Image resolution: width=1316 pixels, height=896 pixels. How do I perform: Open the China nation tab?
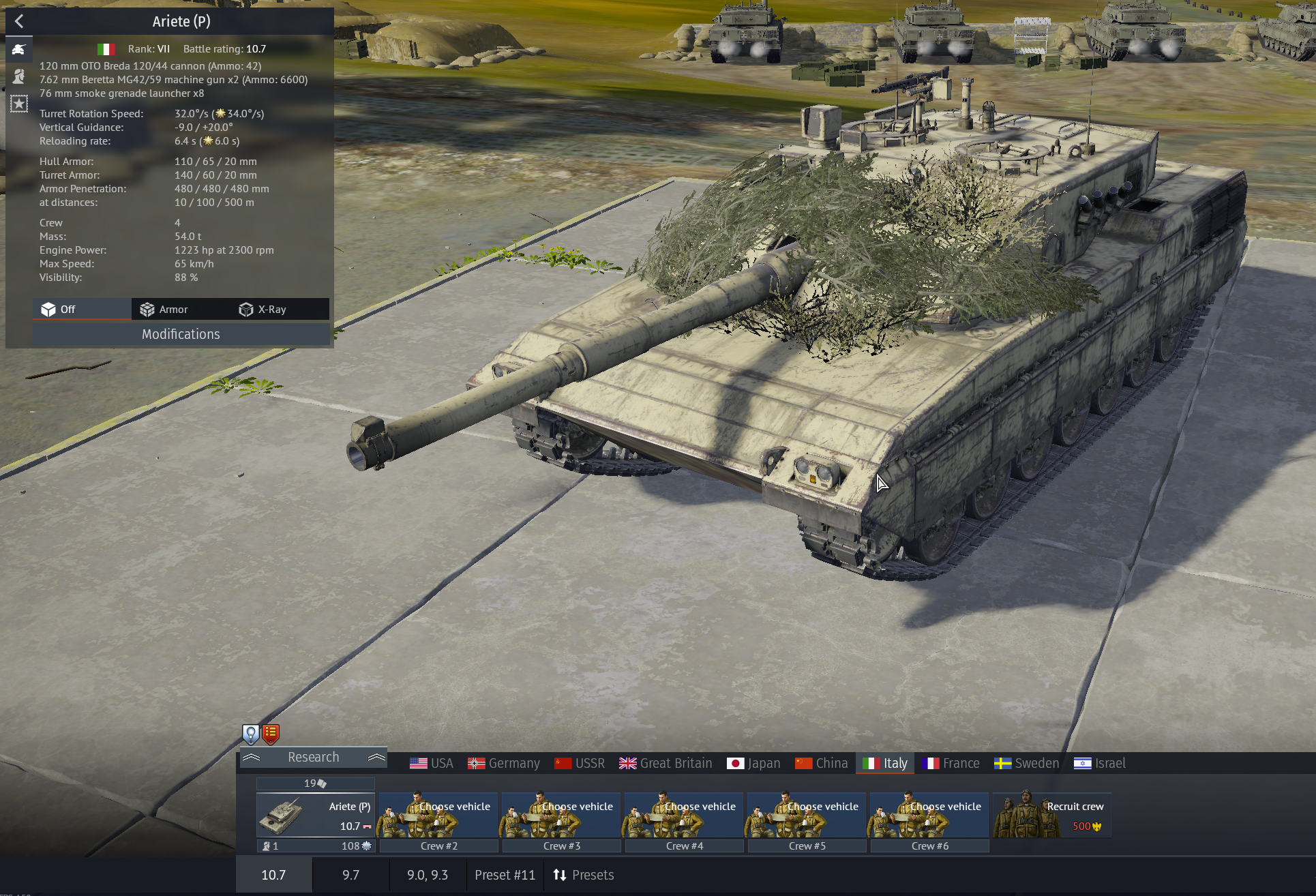[822, 763]
